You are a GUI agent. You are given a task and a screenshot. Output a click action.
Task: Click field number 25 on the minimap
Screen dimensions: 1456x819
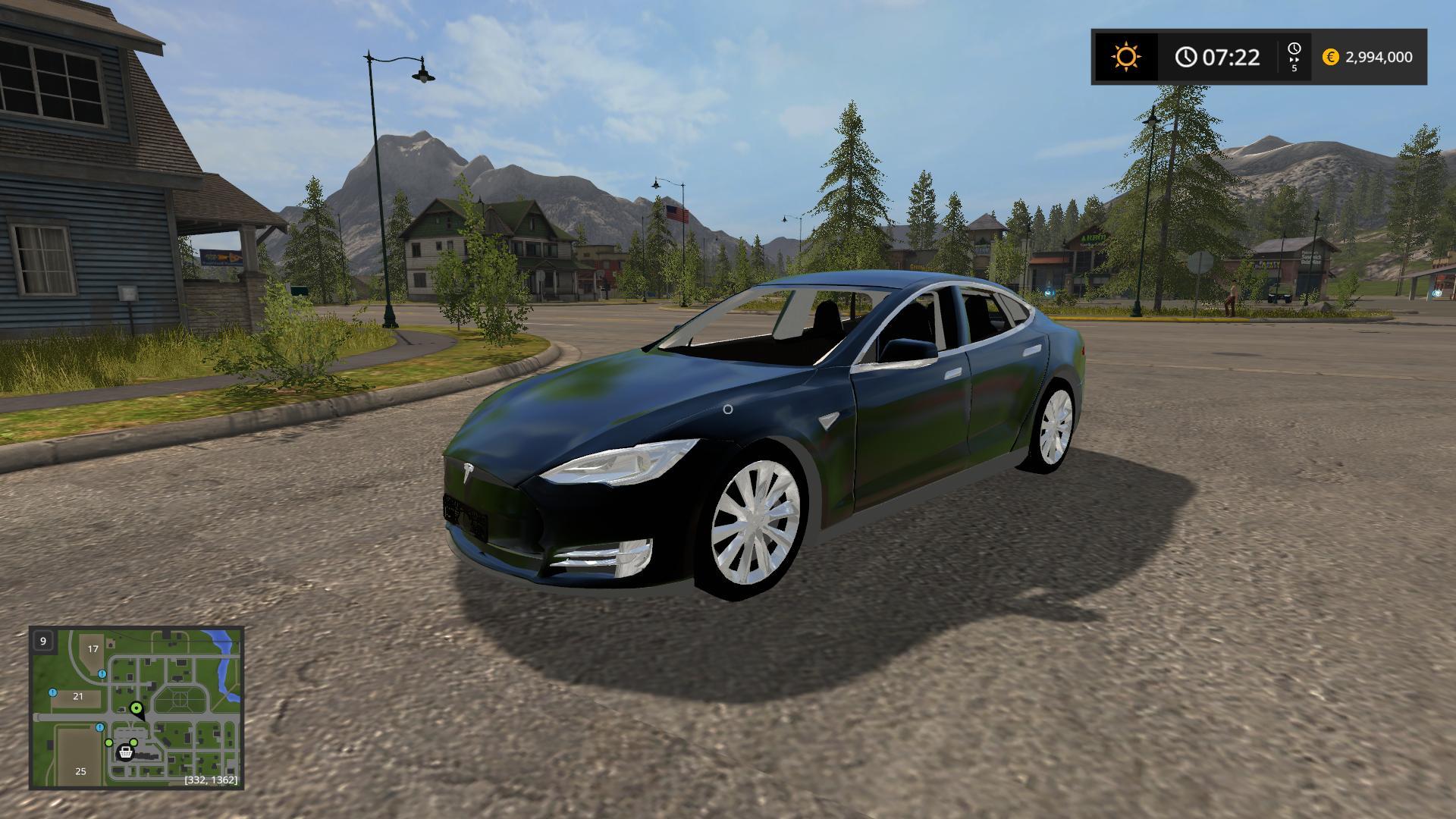(80, 771)
